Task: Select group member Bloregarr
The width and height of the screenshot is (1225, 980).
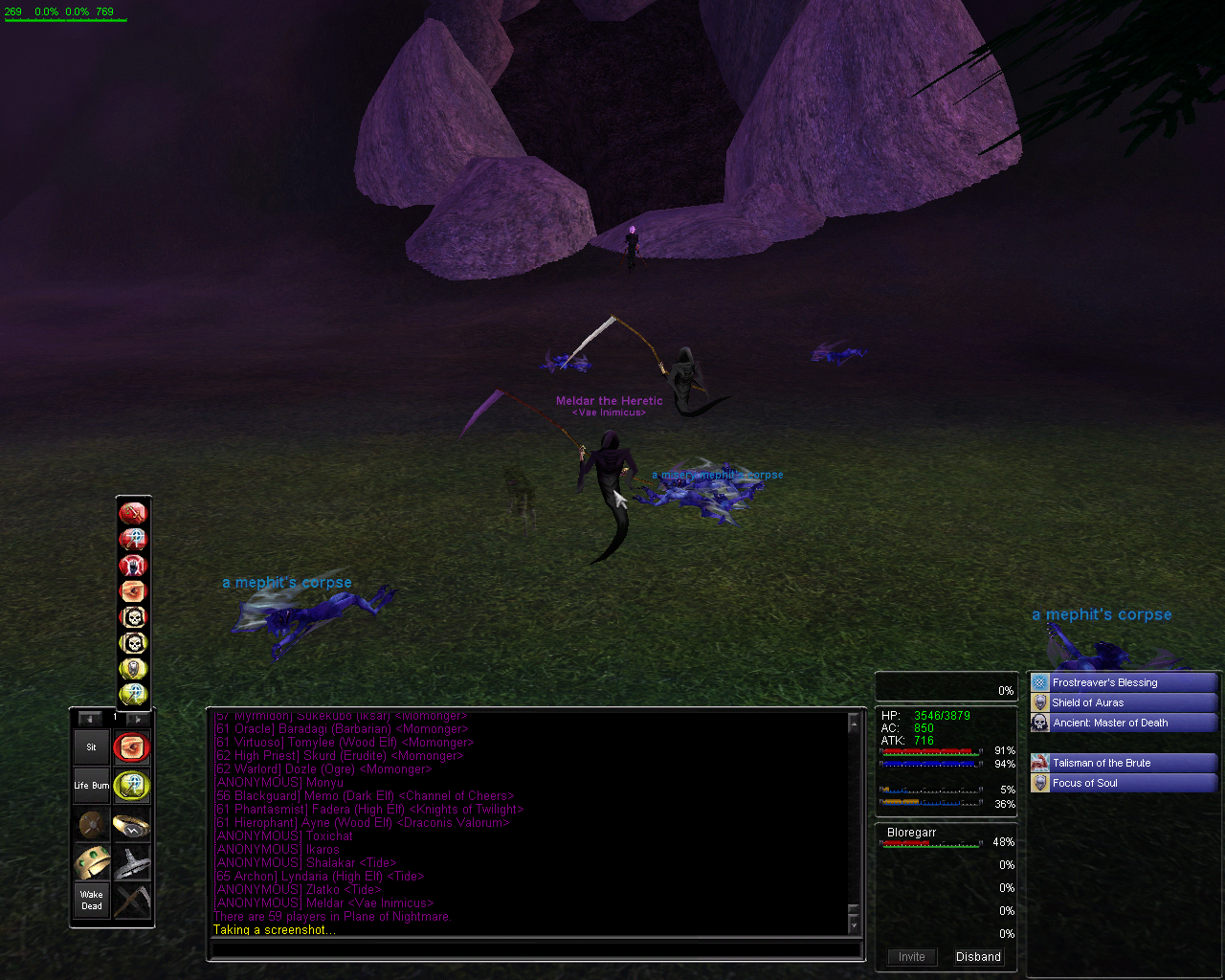Action: pos(912,833)
